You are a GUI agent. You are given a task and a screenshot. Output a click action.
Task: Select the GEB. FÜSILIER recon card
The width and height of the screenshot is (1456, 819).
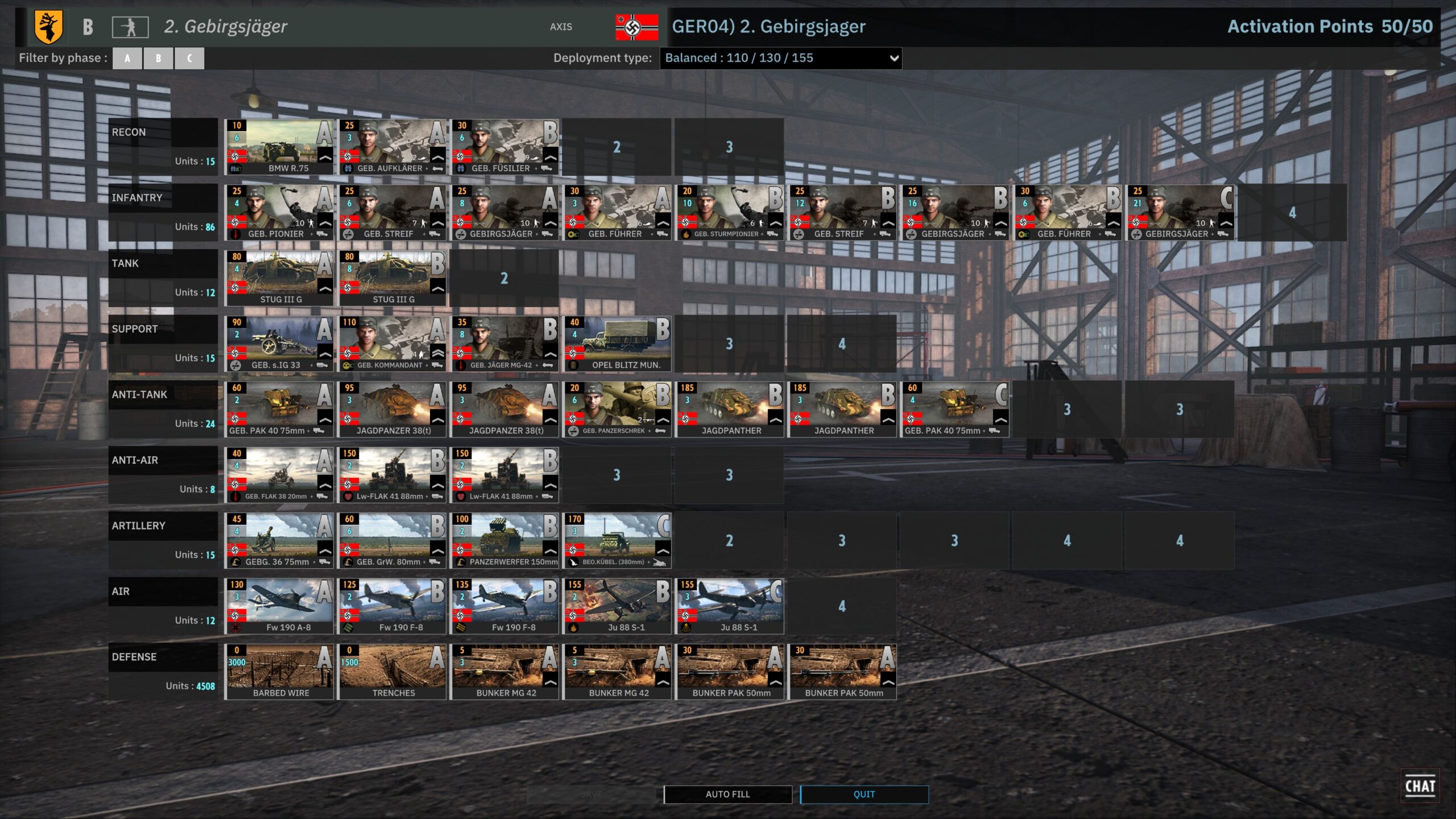(x=504, y=147)
